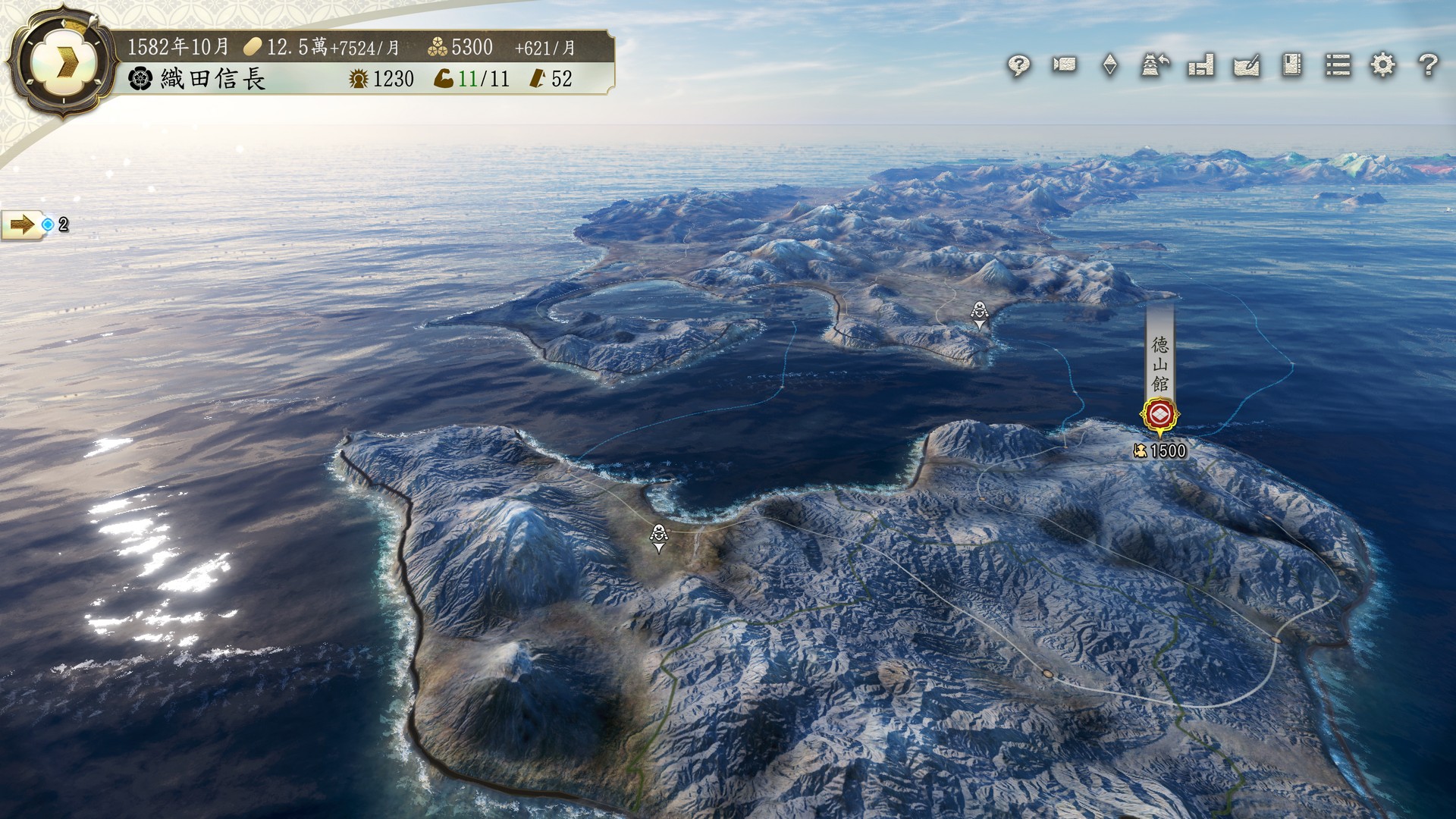Toggle the diamond-shaped map icon
1456x819 pixels.
pyautogui.click(x=1109, y=65)
